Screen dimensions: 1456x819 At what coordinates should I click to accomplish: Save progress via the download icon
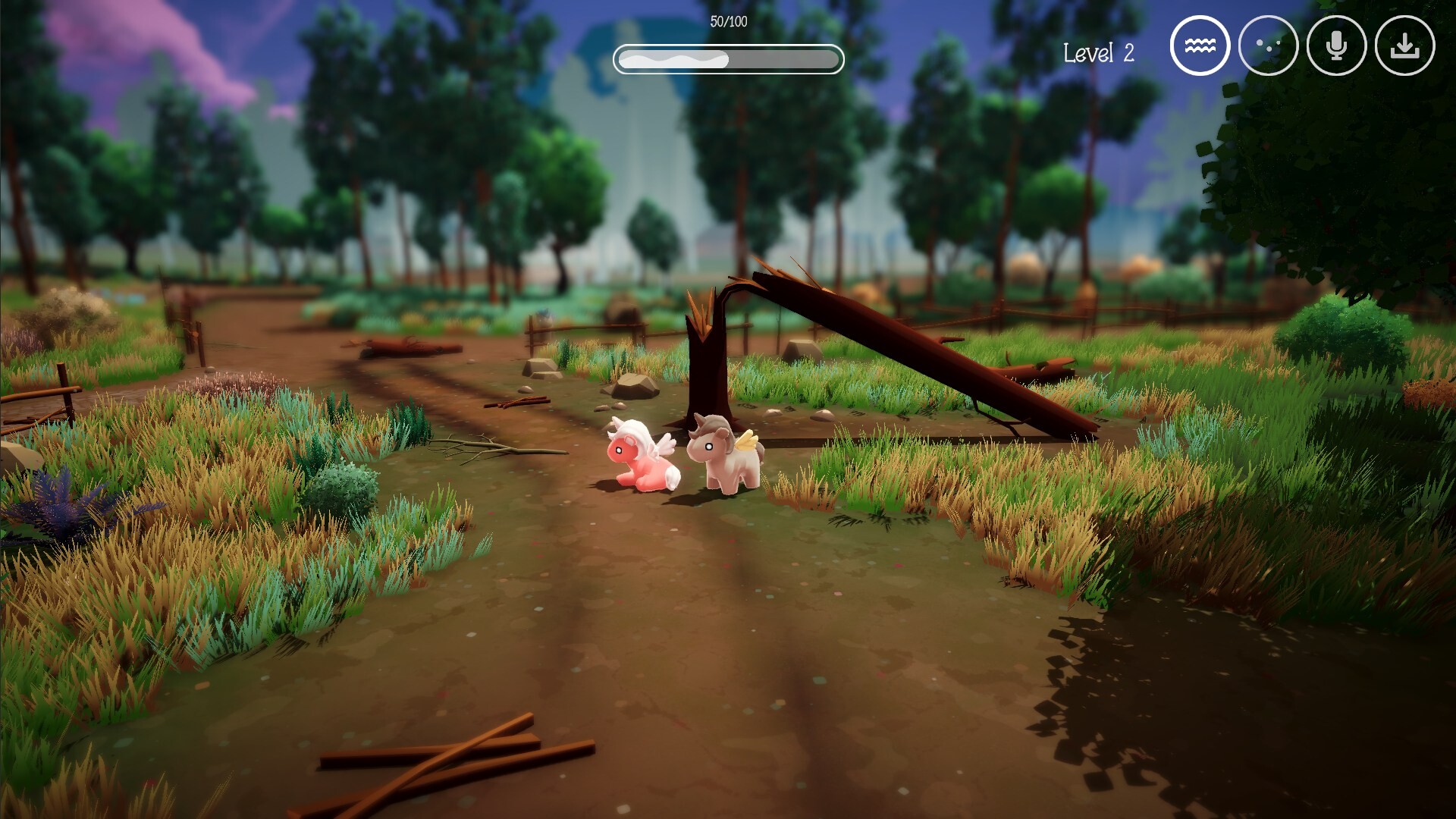pos(1405,45)
